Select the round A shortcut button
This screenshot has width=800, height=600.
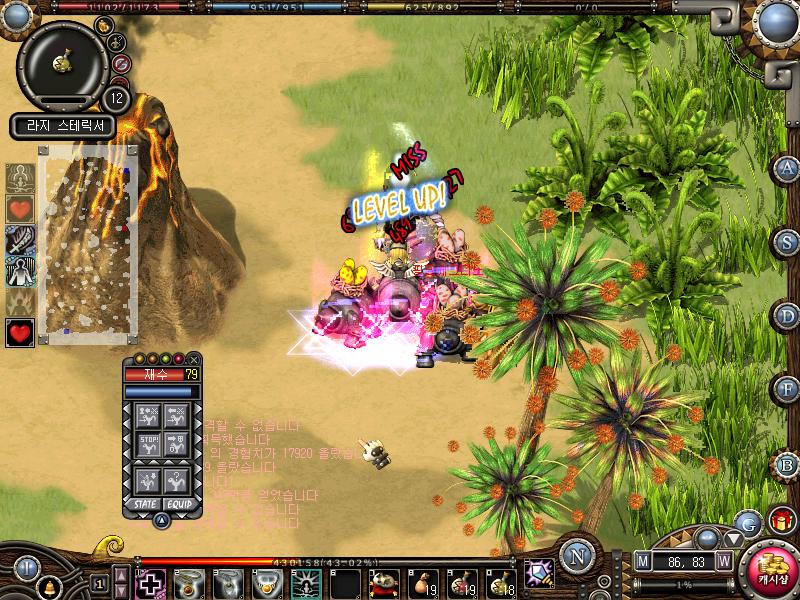point(788,168)
